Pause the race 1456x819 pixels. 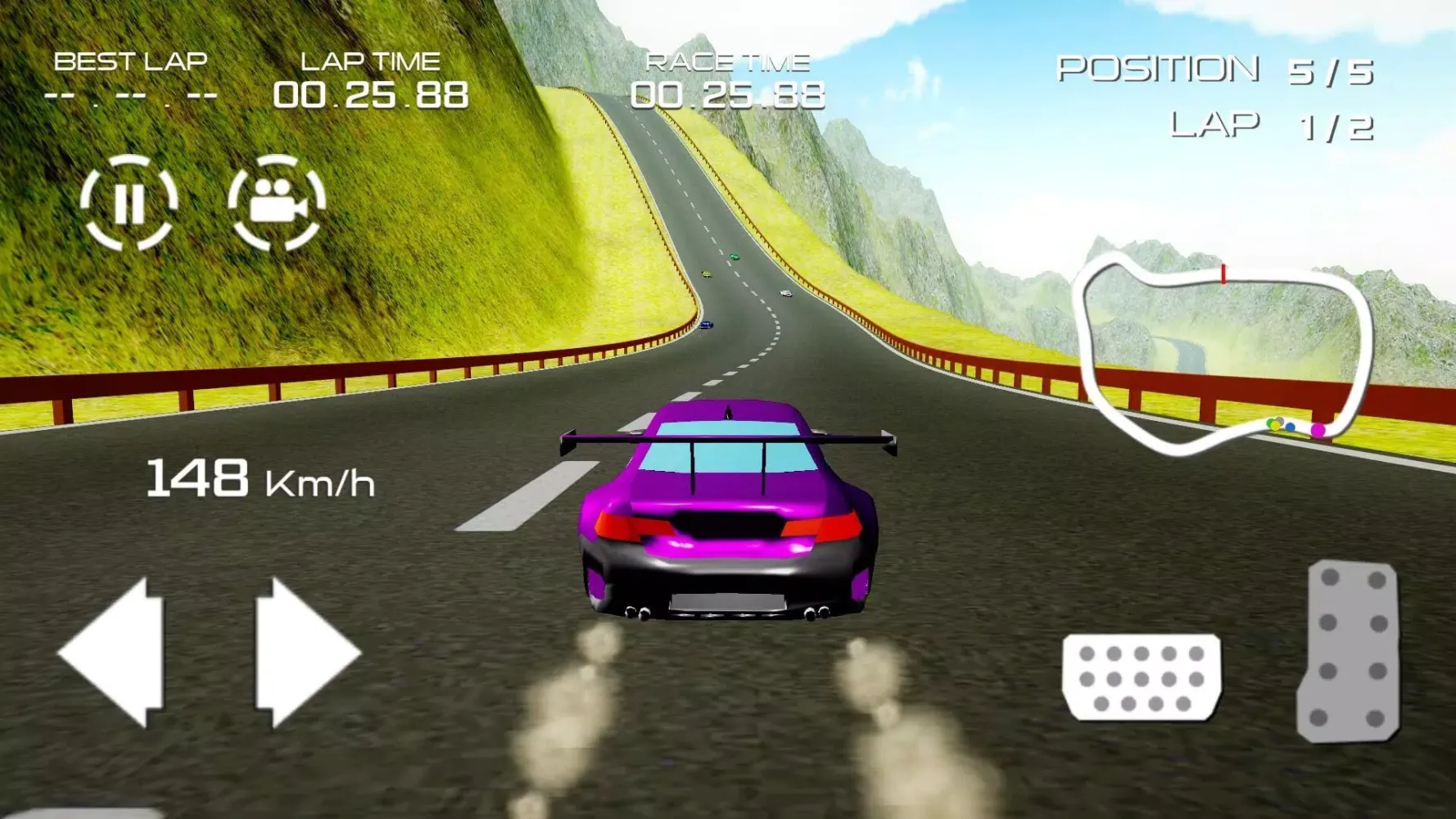(129, 202)
